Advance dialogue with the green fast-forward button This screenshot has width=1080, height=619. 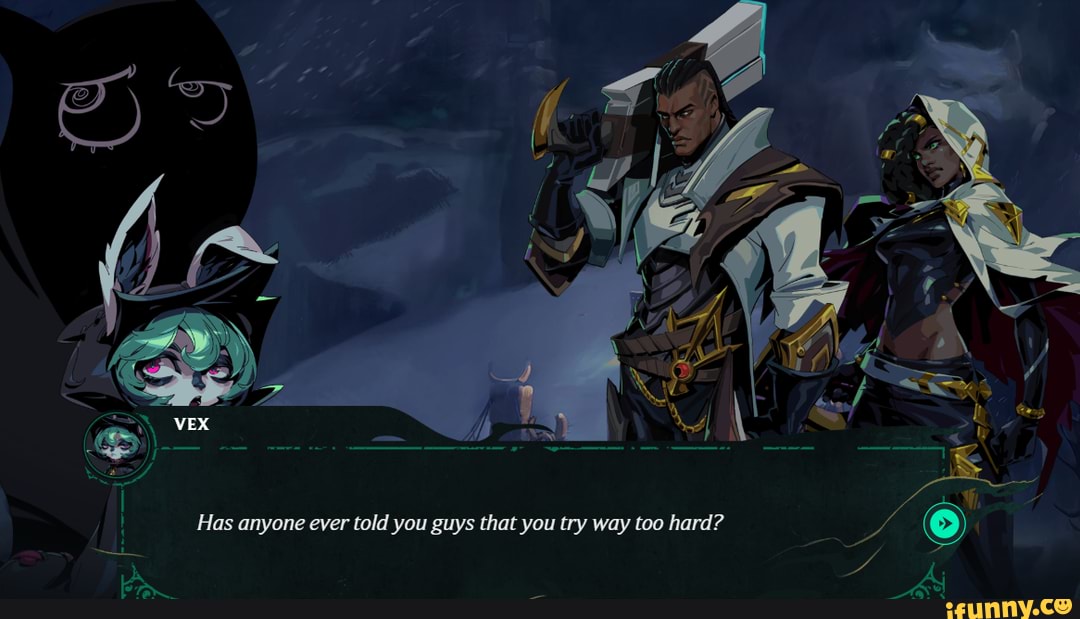(x=945, y=523)
